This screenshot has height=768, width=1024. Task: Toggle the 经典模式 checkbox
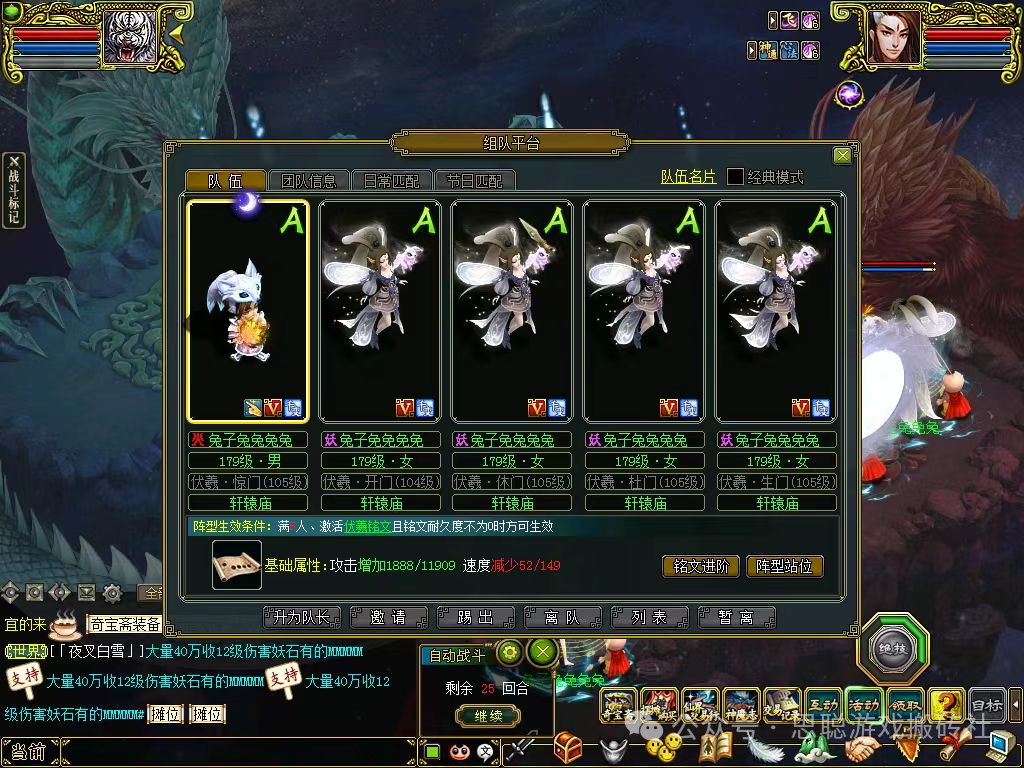tap(735, 177)
